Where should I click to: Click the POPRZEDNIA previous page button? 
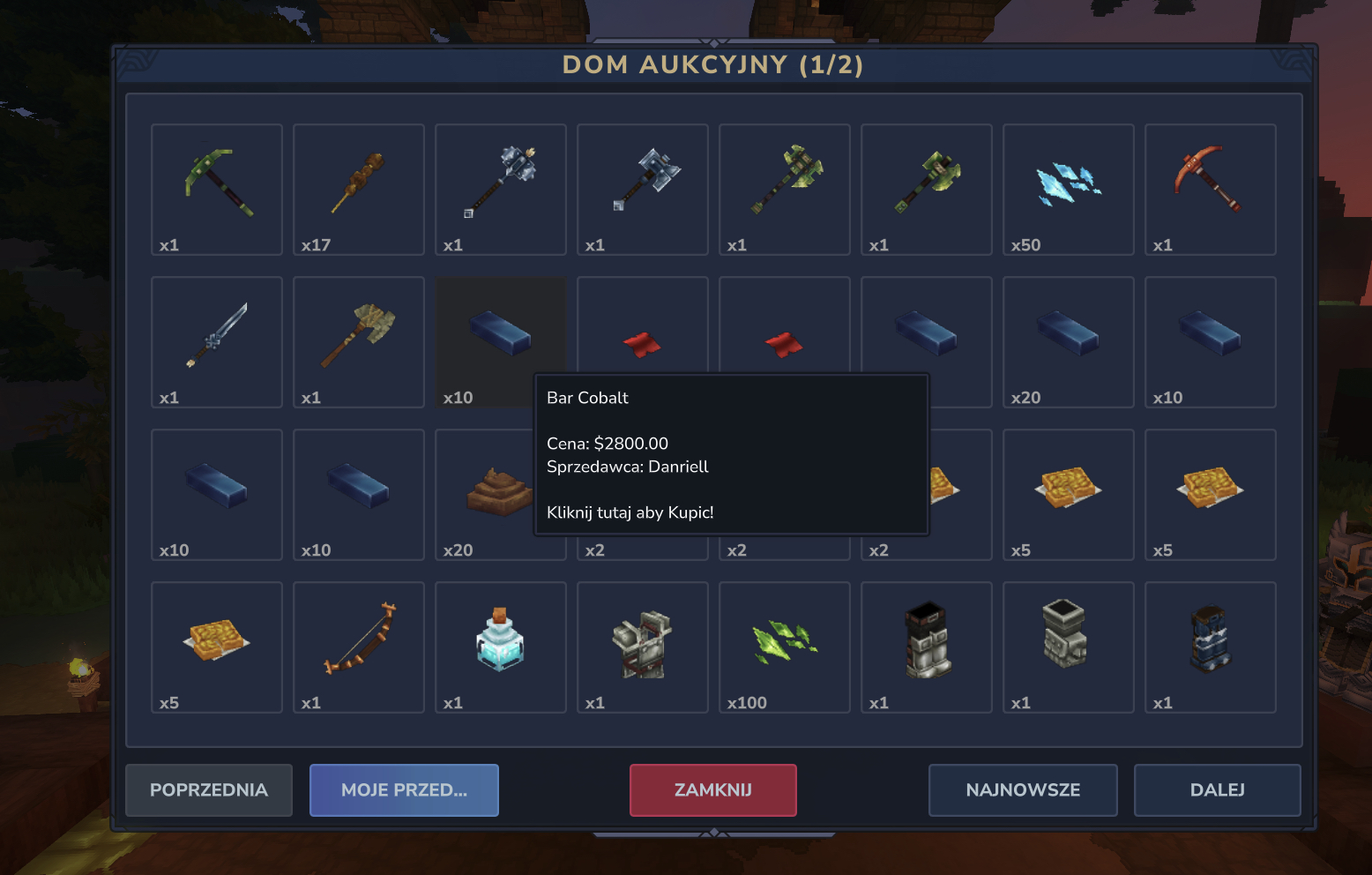pos(208,790)
